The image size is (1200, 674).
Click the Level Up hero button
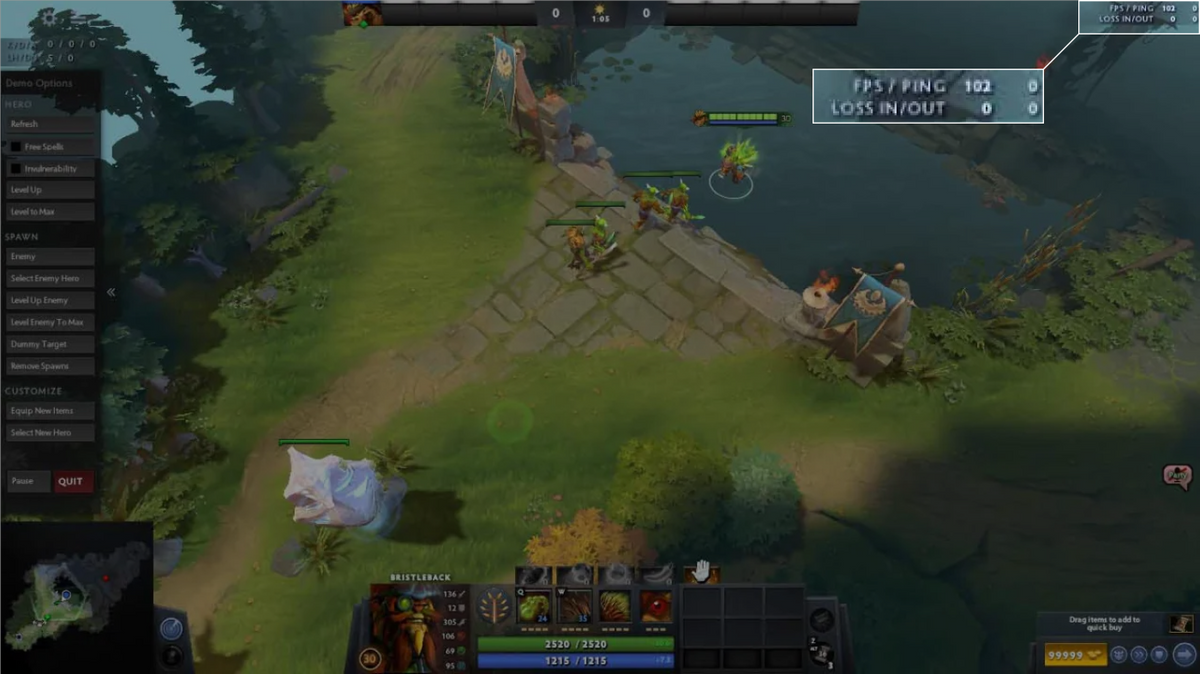click(x=51, y=190)
